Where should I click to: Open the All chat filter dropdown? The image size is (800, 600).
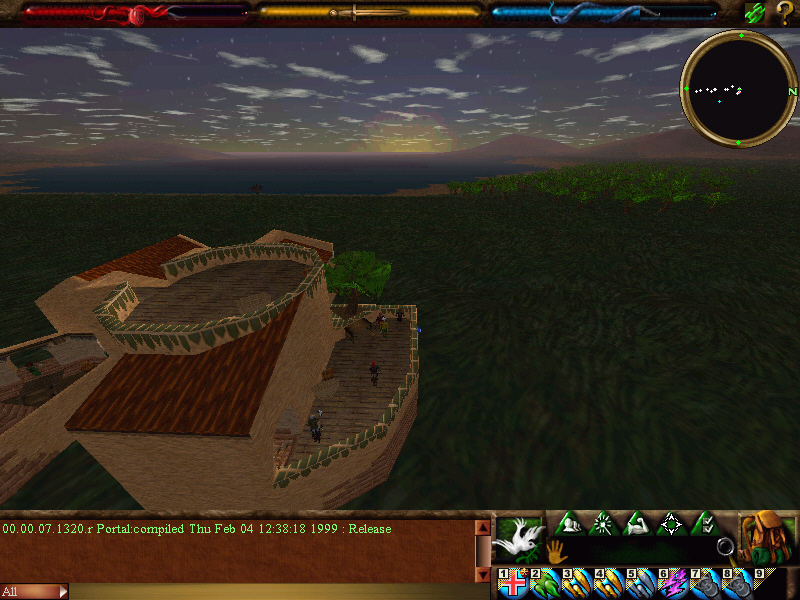(x=34, y=592)
